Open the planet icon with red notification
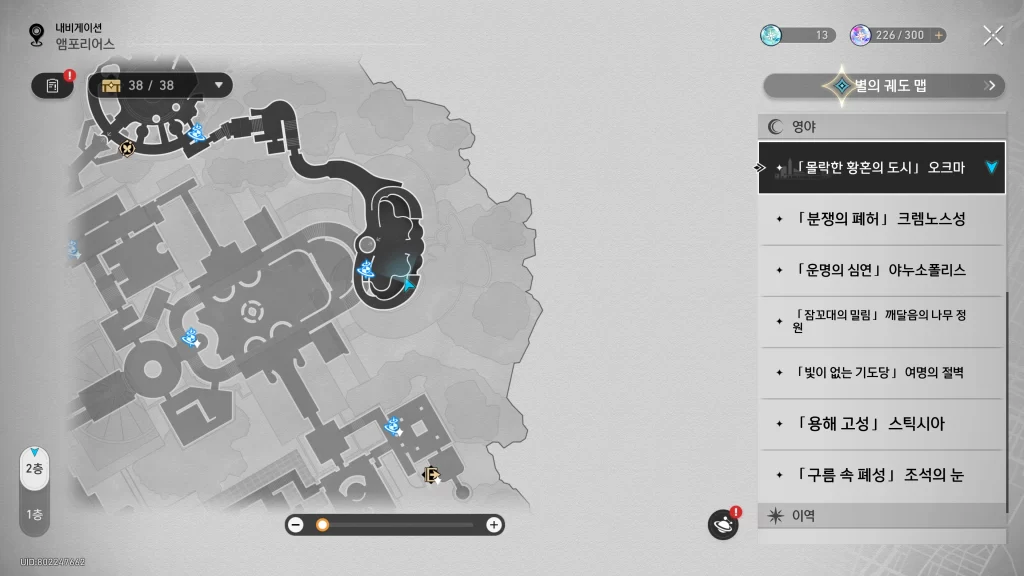Viewport: 1024px width, 576px height. (722, 524)
